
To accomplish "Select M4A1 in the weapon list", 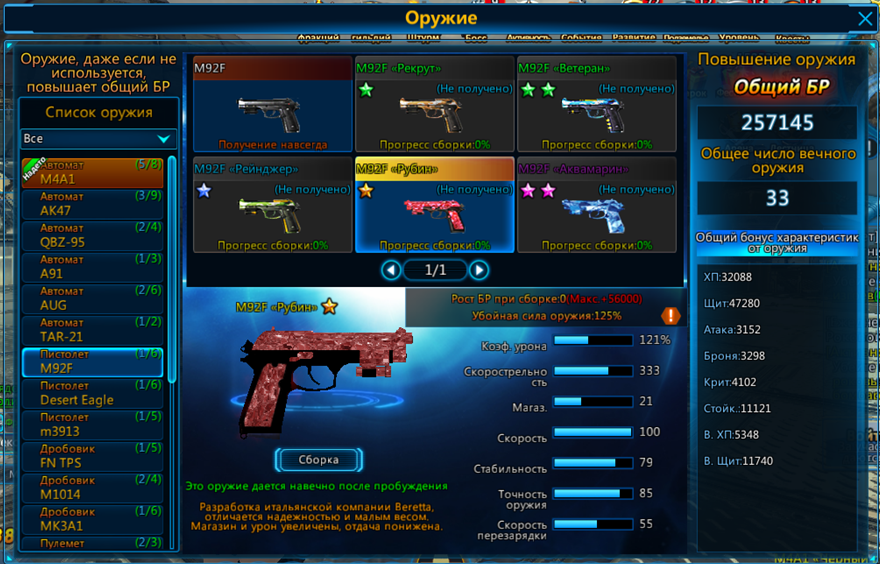I will click(92, 173).
